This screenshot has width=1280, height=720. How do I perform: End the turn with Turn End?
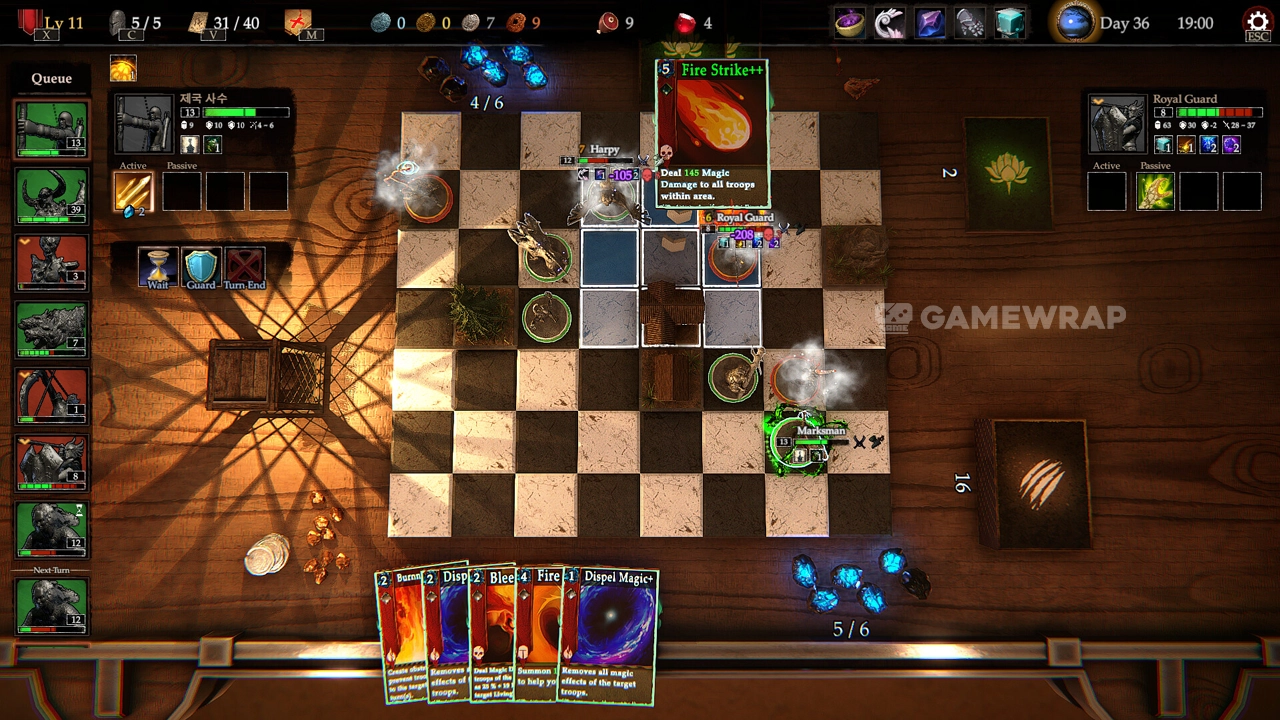pos(244,266)
